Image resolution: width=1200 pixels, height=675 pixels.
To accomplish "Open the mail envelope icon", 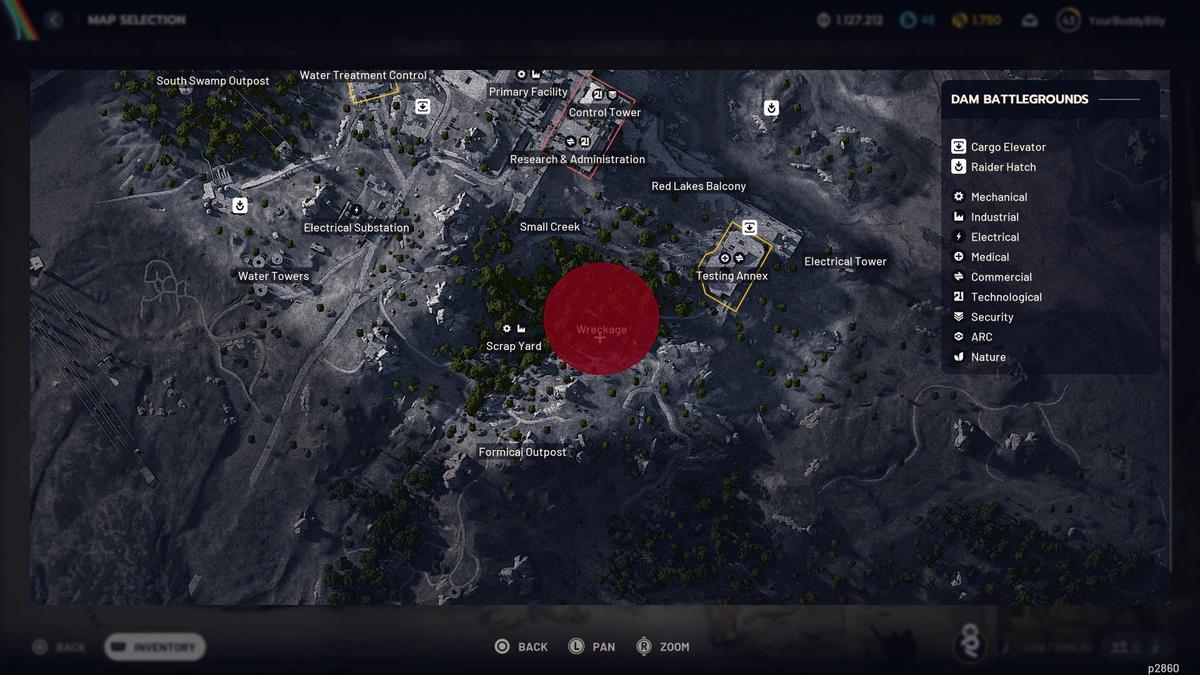I will [1030, 20].
